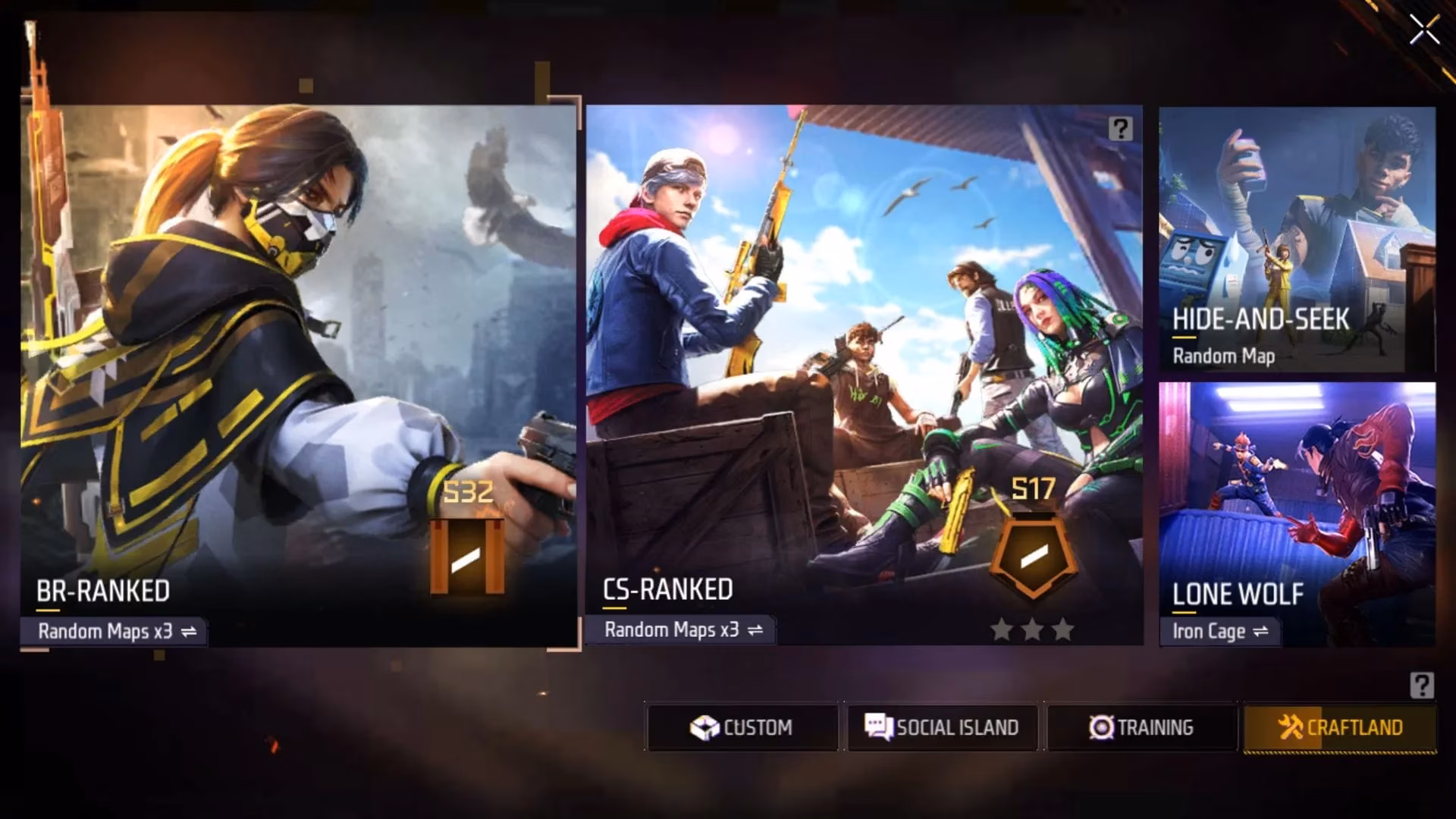Image resolution: width=1456 pixels, height=819 pixels.
Task: Switch to the Training tab
Action: pos(1141,727)
